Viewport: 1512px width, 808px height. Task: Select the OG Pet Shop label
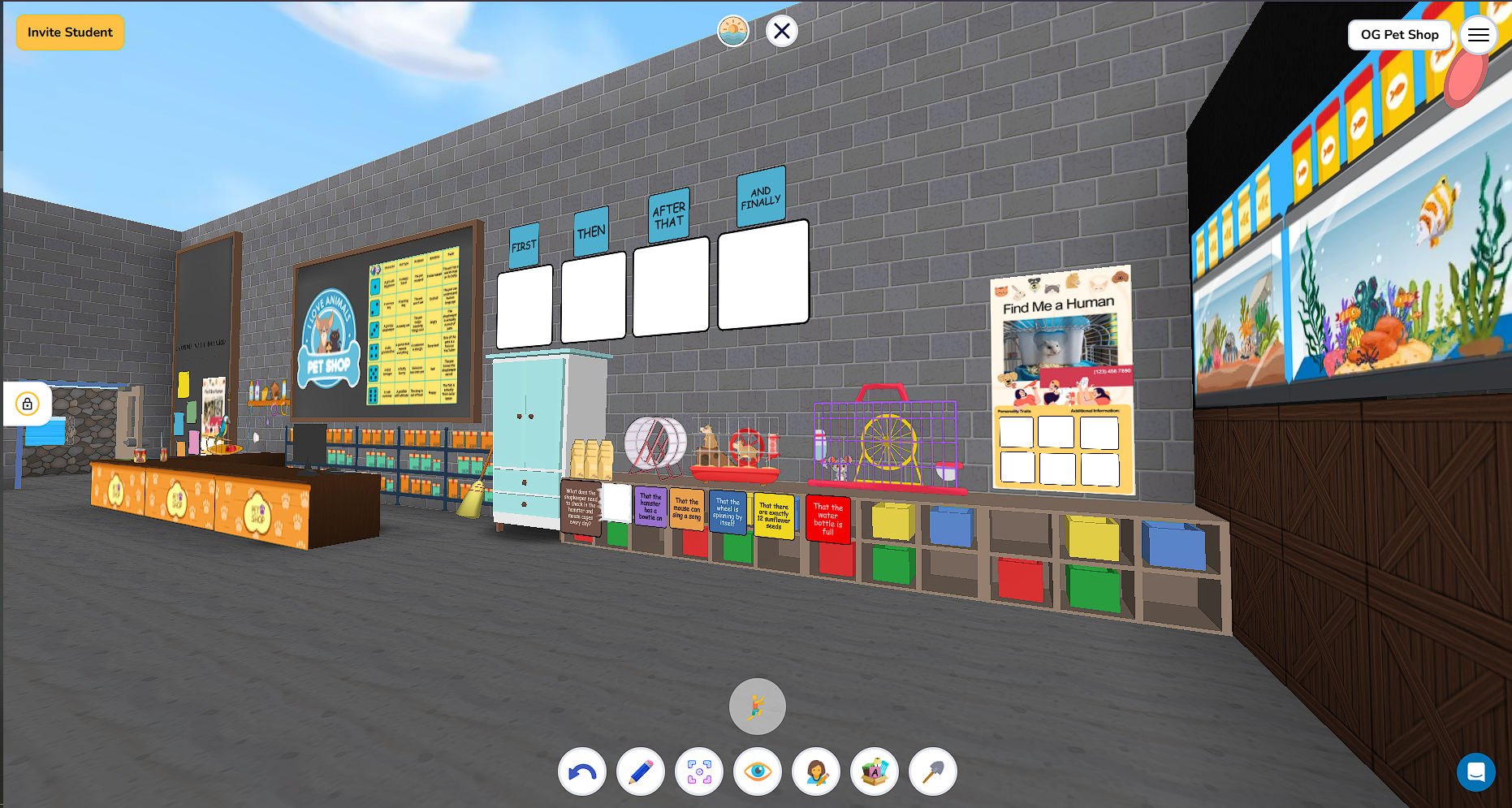point(1399,35)
